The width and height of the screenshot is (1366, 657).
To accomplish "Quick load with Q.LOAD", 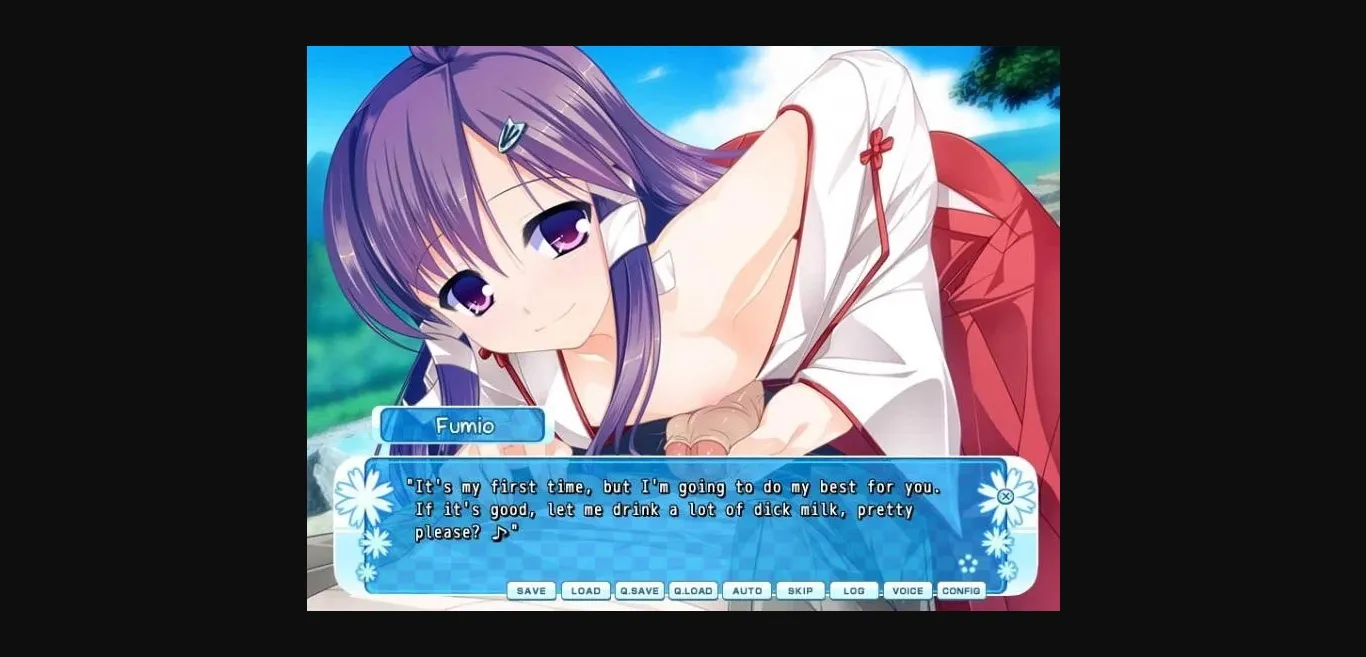I will point(693,591).
